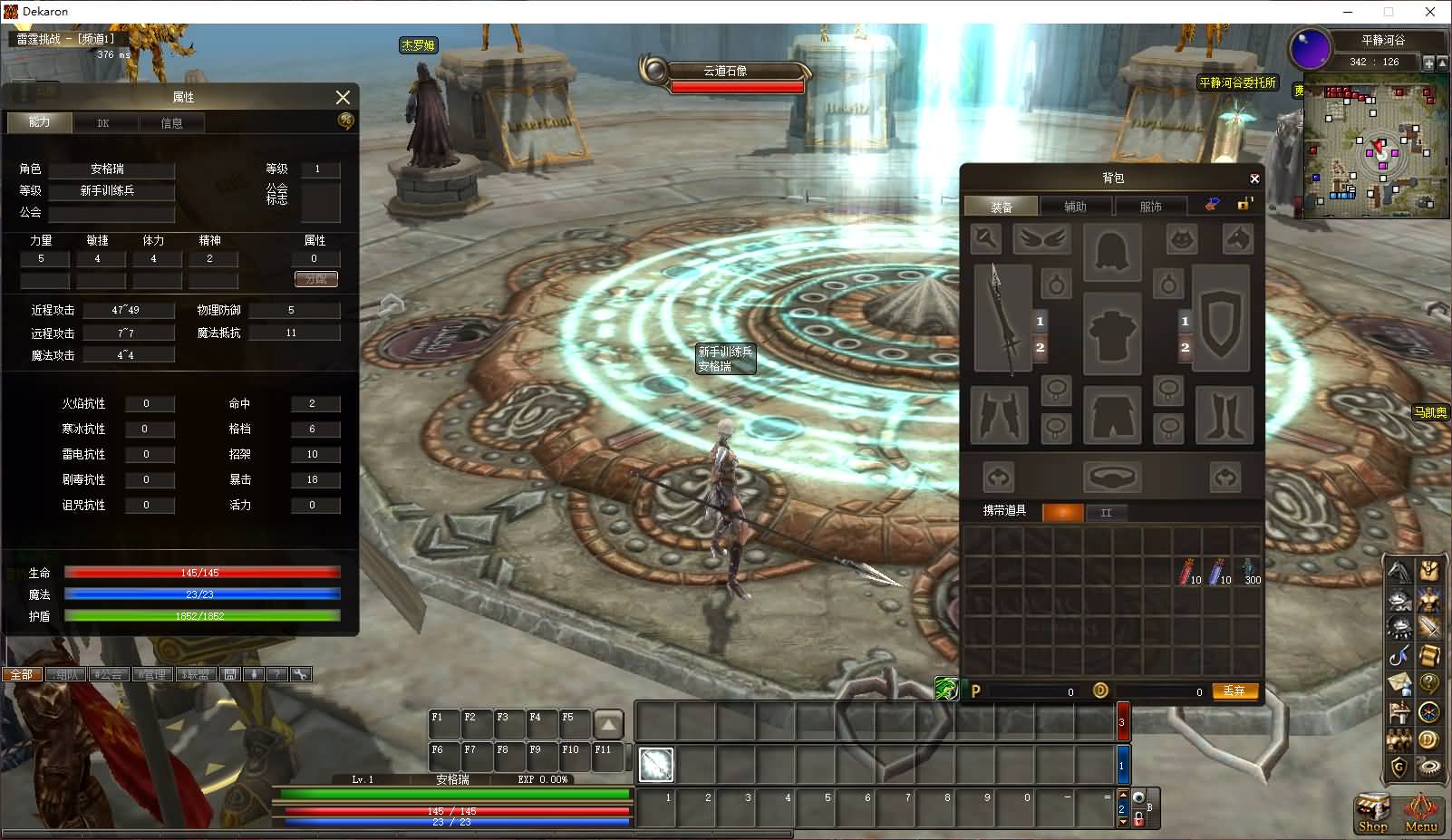Select the 全部 chat channel tab
This screenshot has width=1452, height=840.
point(21,674)
